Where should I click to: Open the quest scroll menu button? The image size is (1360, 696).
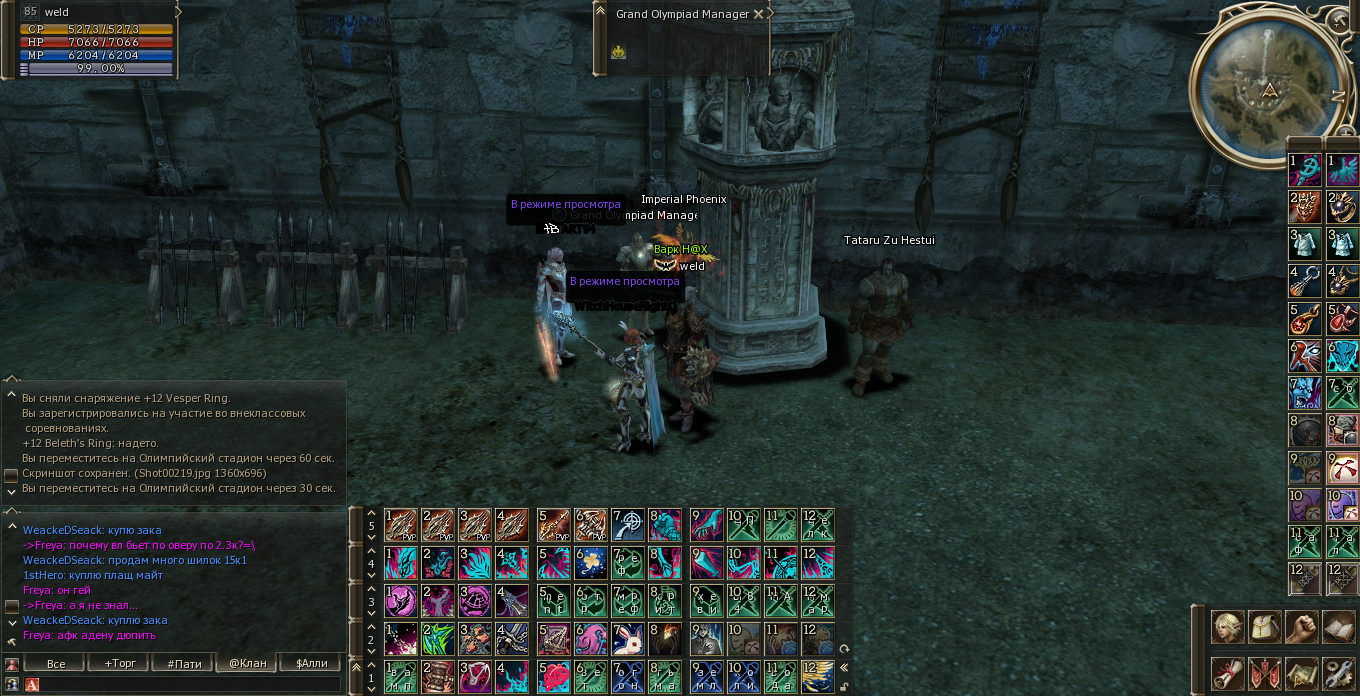coord(1228,673)
